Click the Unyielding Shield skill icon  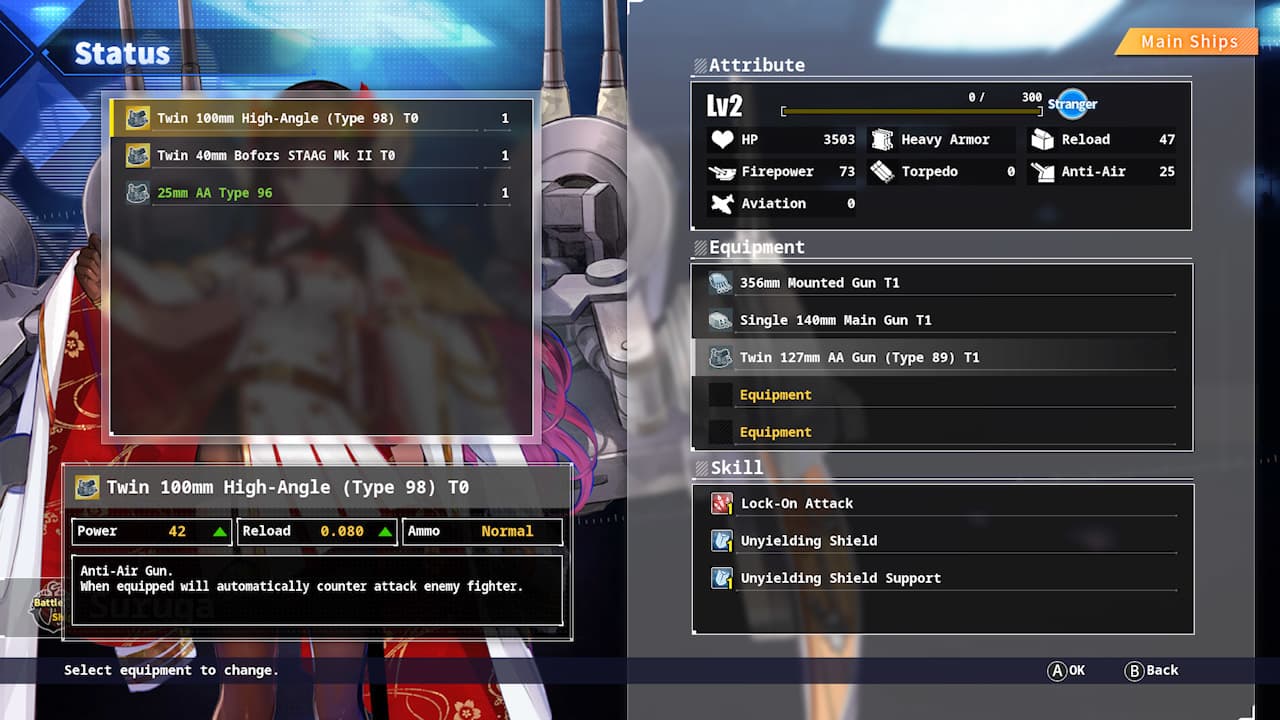click(721, 540)
